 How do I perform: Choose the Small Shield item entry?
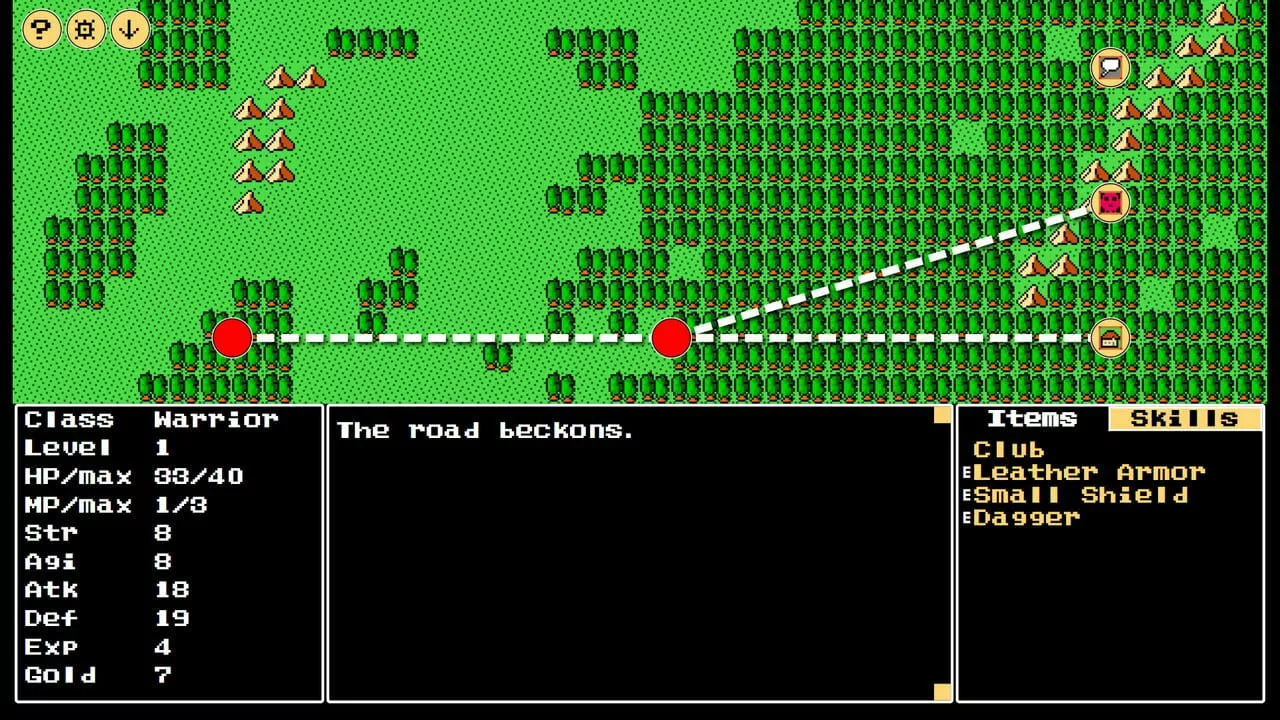(x=1080, y=495)
